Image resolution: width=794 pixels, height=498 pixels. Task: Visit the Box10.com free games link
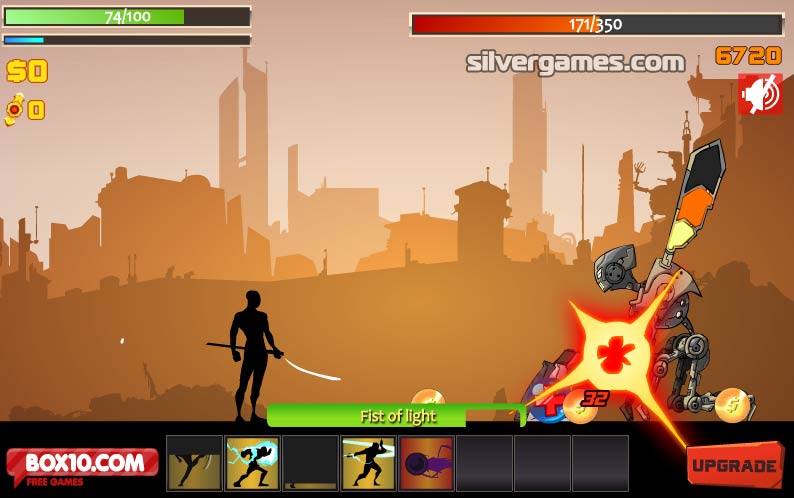pos(82,466)
